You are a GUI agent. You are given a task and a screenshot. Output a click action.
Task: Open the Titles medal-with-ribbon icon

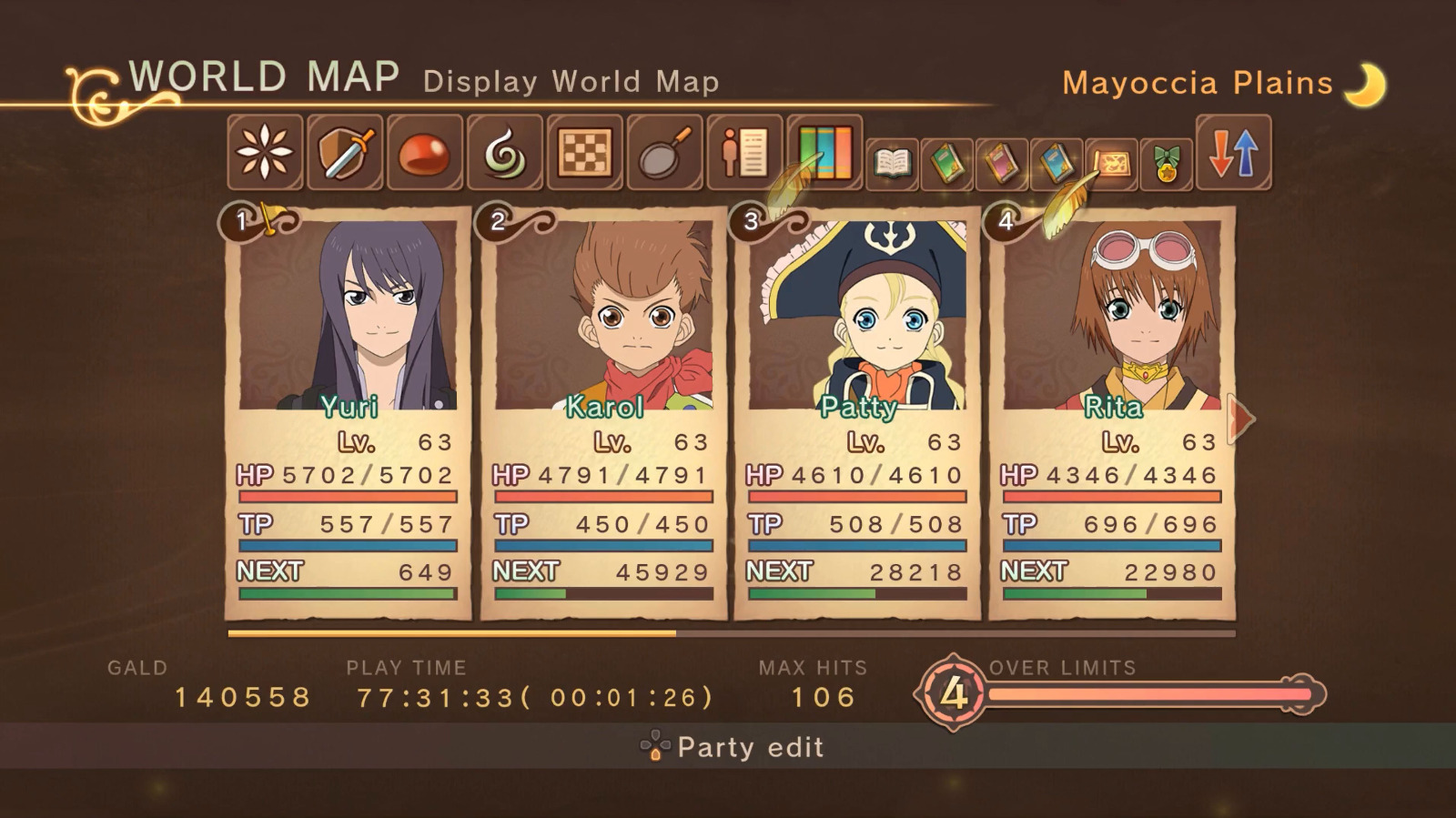click(x=1167, y=162)
